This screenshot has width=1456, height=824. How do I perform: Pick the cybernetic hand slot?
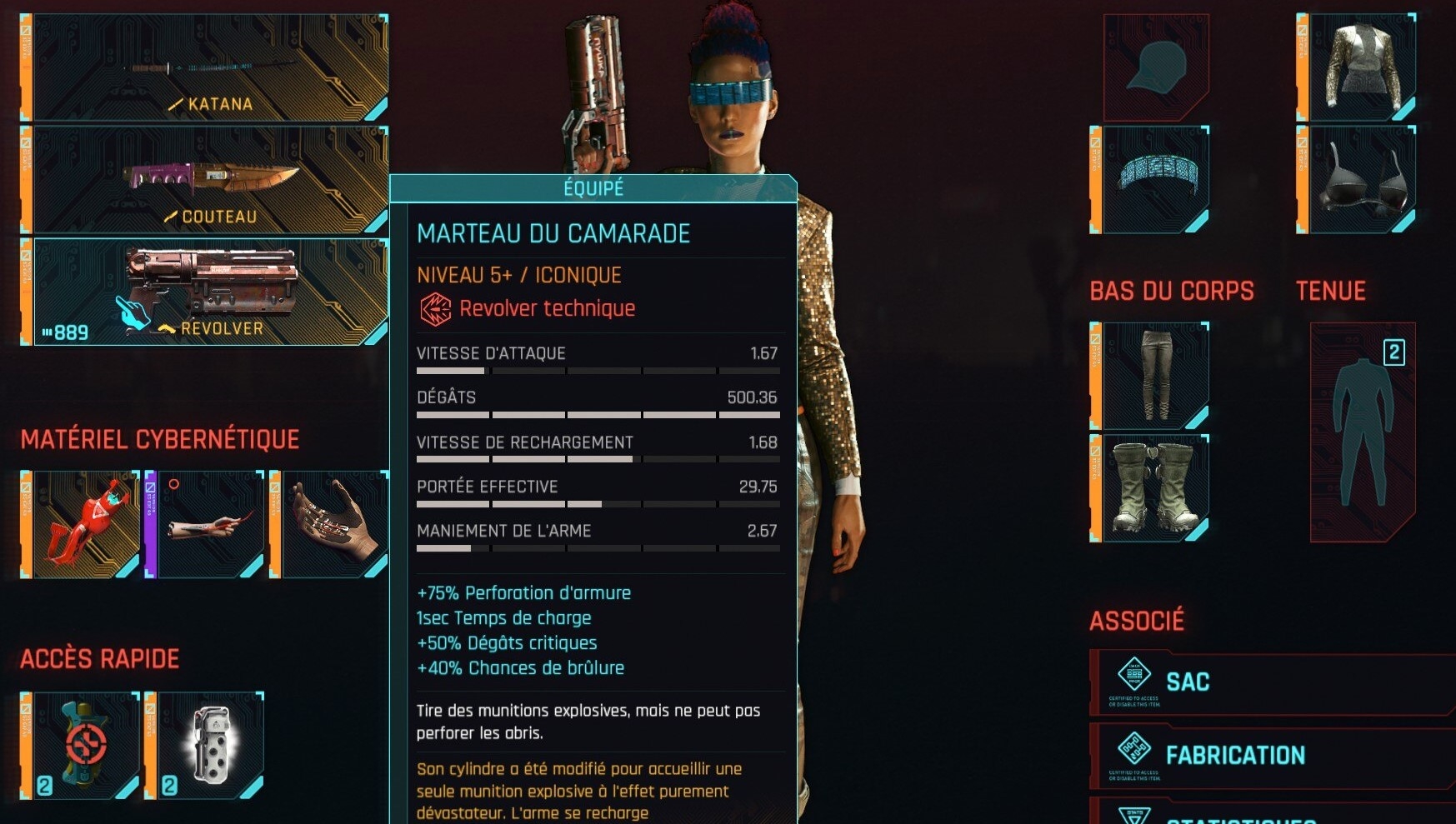pos(333,524)
